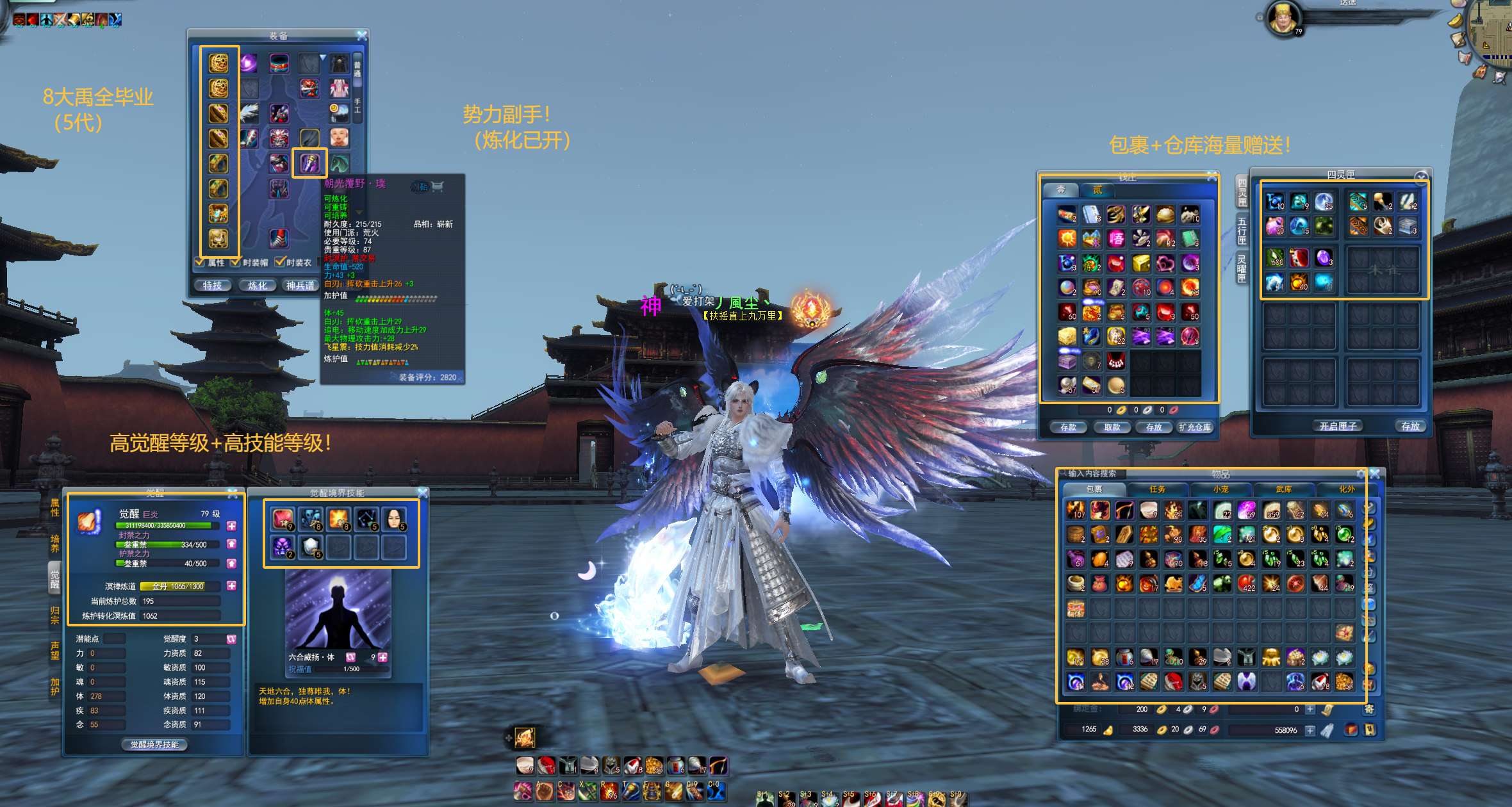The height and width of the screenshot is (807, 1512).
Task: Click the 特技 special skill button
Action: 213,286
